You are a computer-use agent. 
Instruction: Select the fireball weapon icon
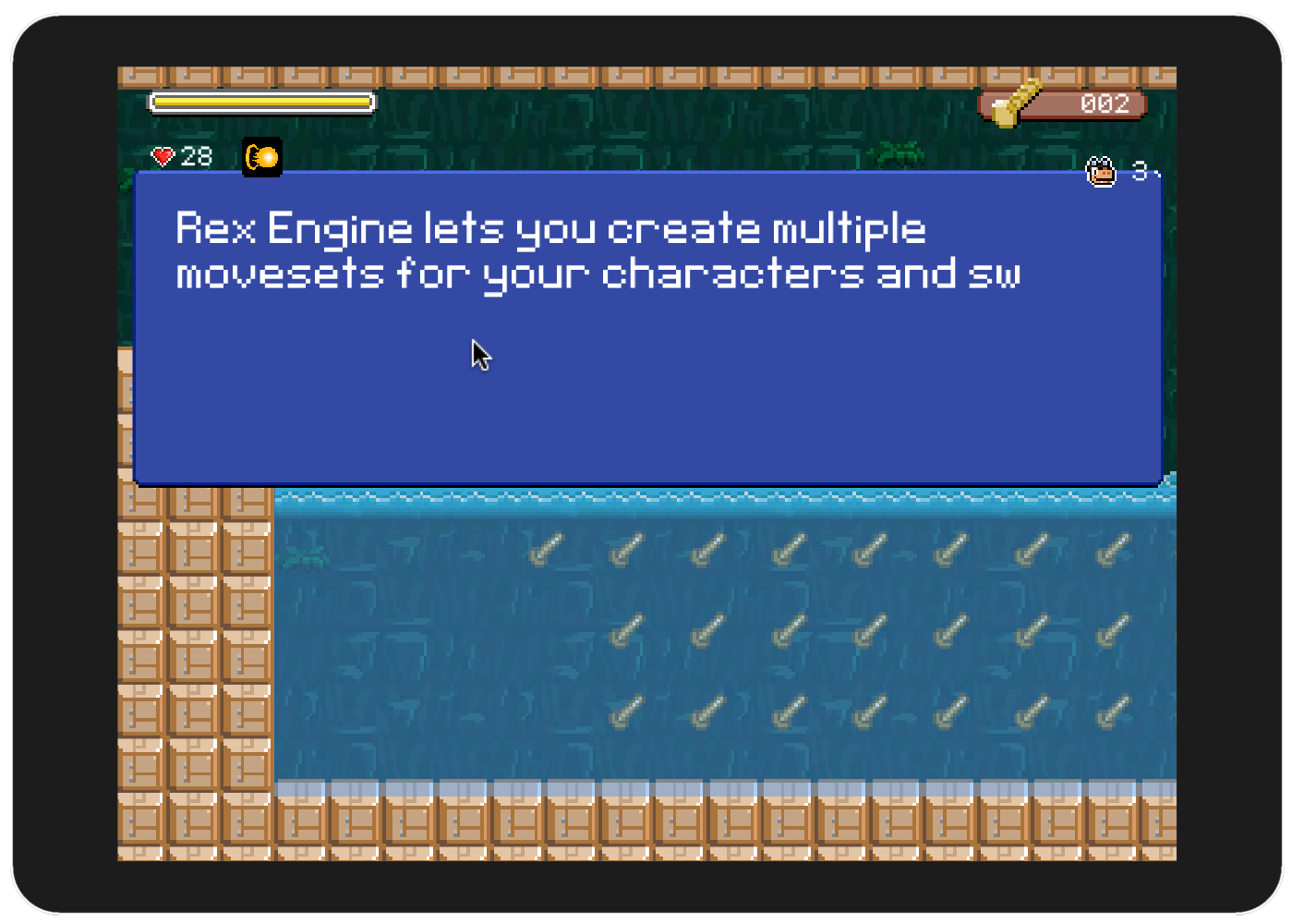click(x=262, y=157)
